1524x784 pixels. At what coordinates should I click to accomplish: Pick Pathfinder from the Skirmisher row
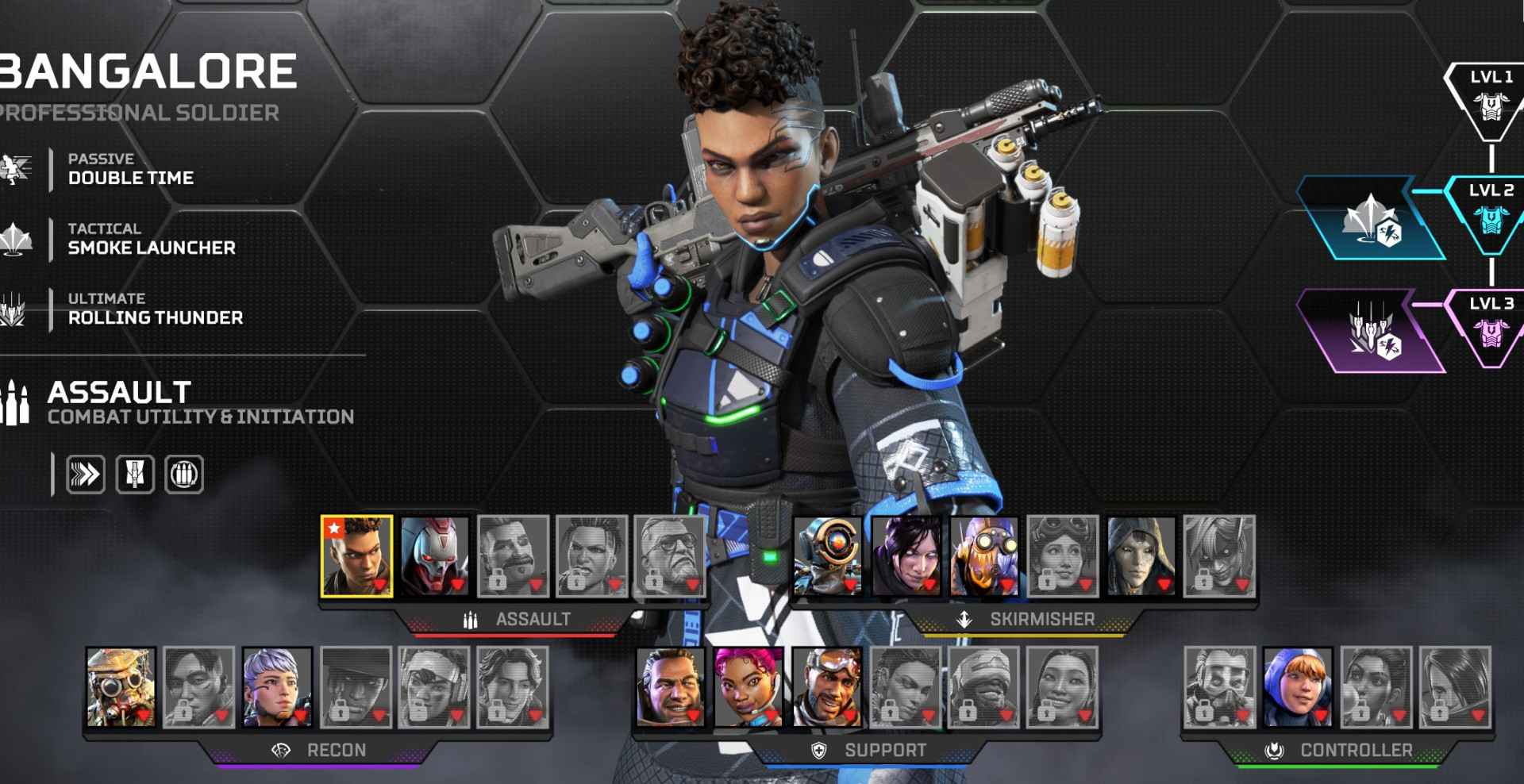coord(827,555)
